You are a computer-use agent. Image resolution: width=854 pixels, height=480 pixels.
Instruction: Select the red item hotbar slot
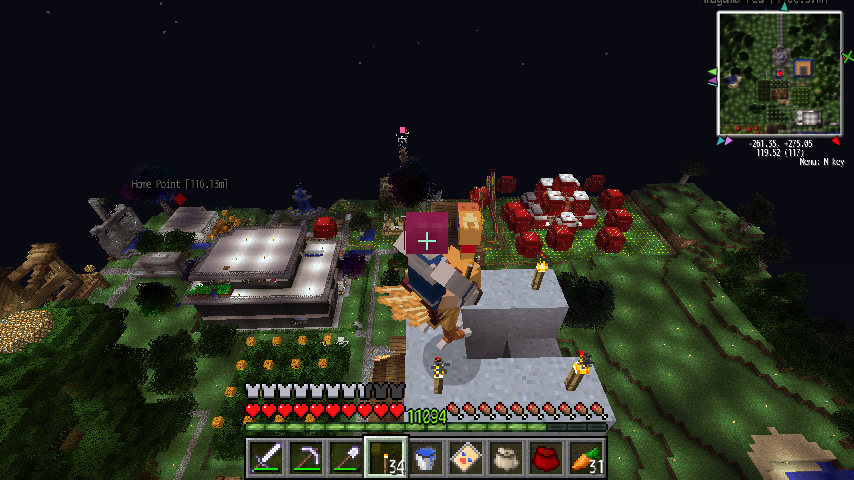pyautogui.click(x=546, y=457)
